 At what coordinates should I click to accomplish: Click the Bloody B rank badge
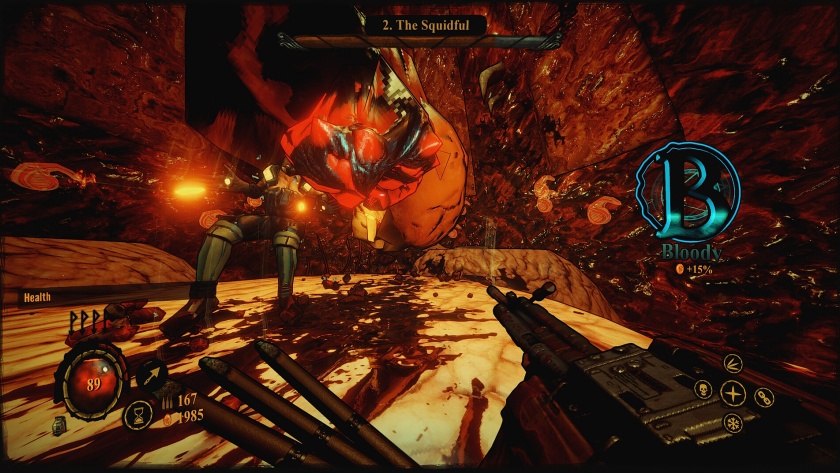688,194
